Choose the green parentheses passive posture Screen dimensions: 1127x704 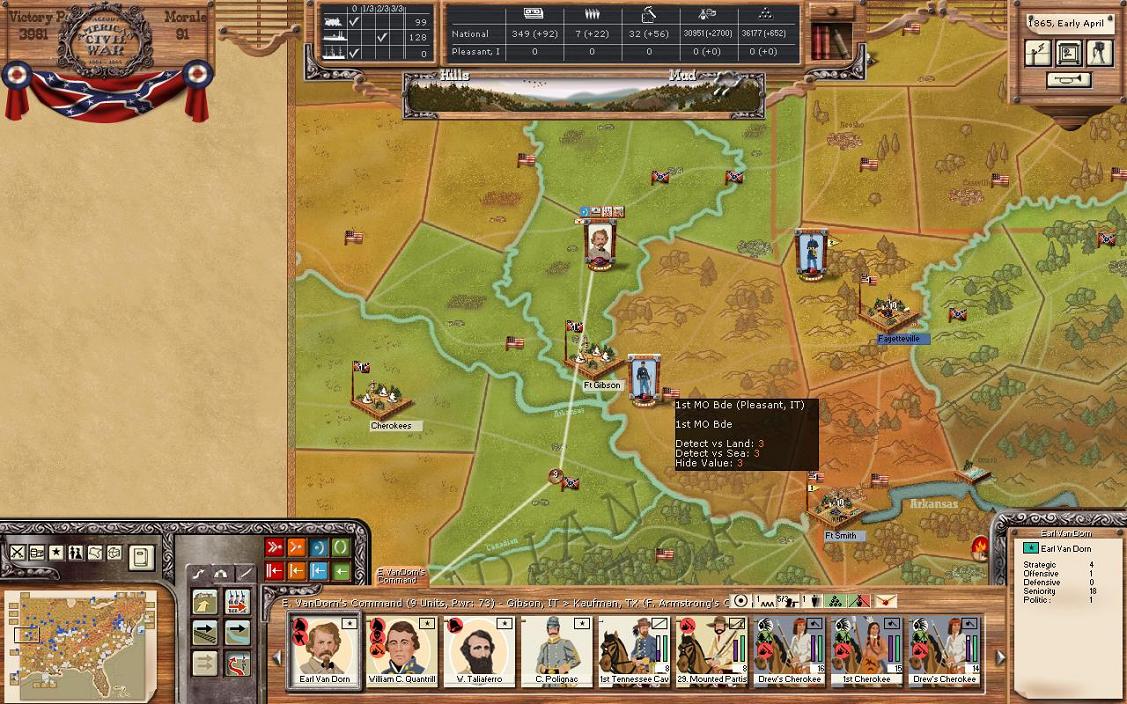point(341,547)
